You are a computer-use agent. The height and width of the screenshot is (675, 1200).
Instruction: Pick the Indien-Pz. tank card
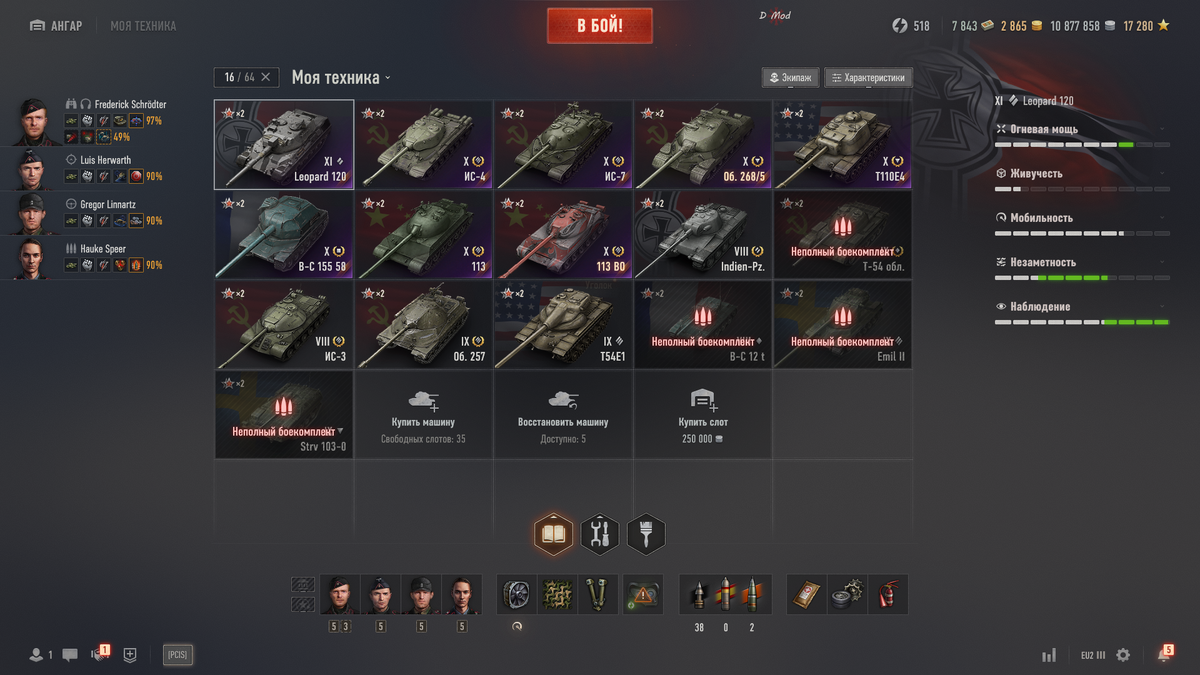(703, 235)
